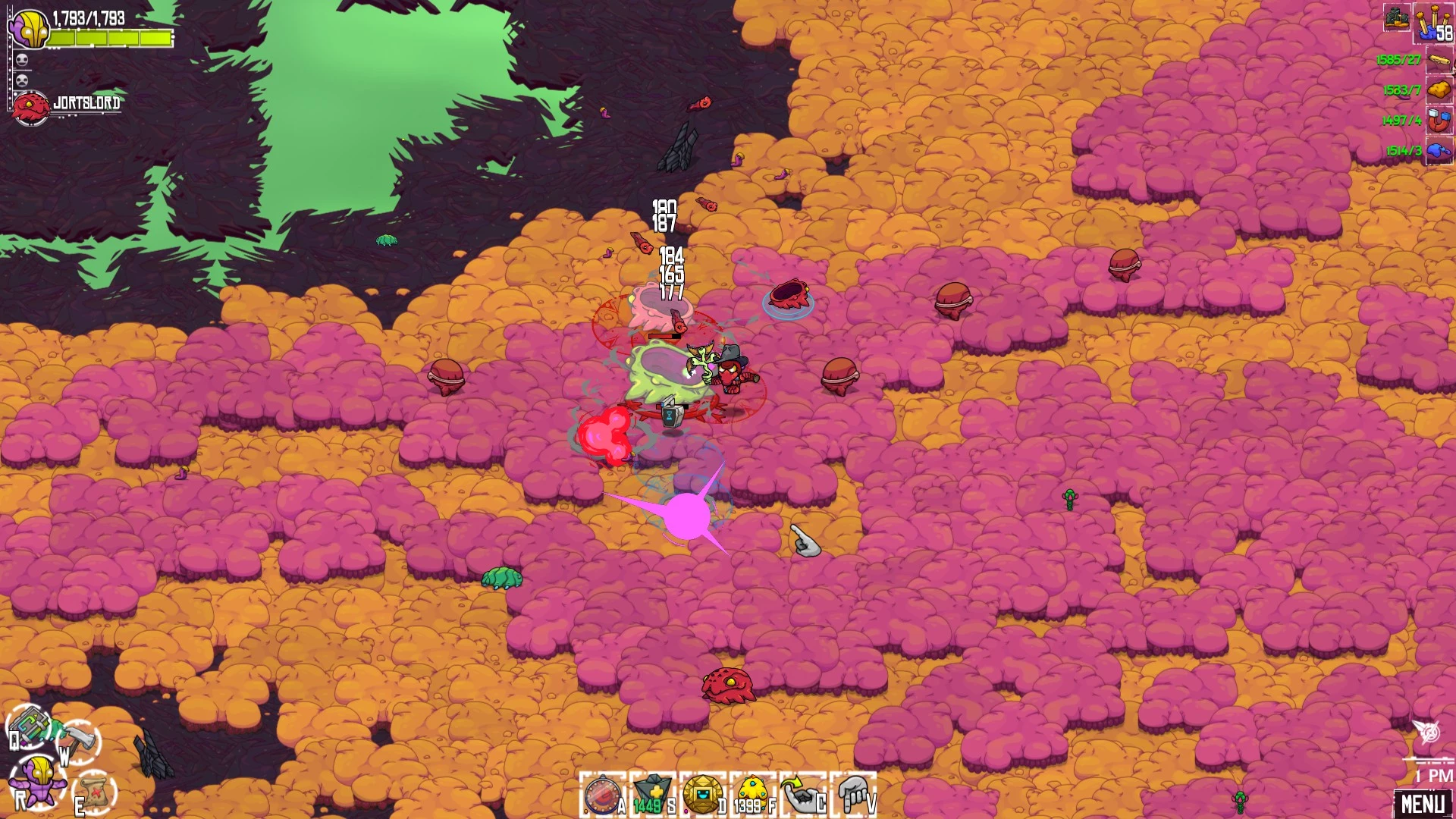Click the orange ore chunk resource slot
1456x819 pixels.
[1439, 90]
